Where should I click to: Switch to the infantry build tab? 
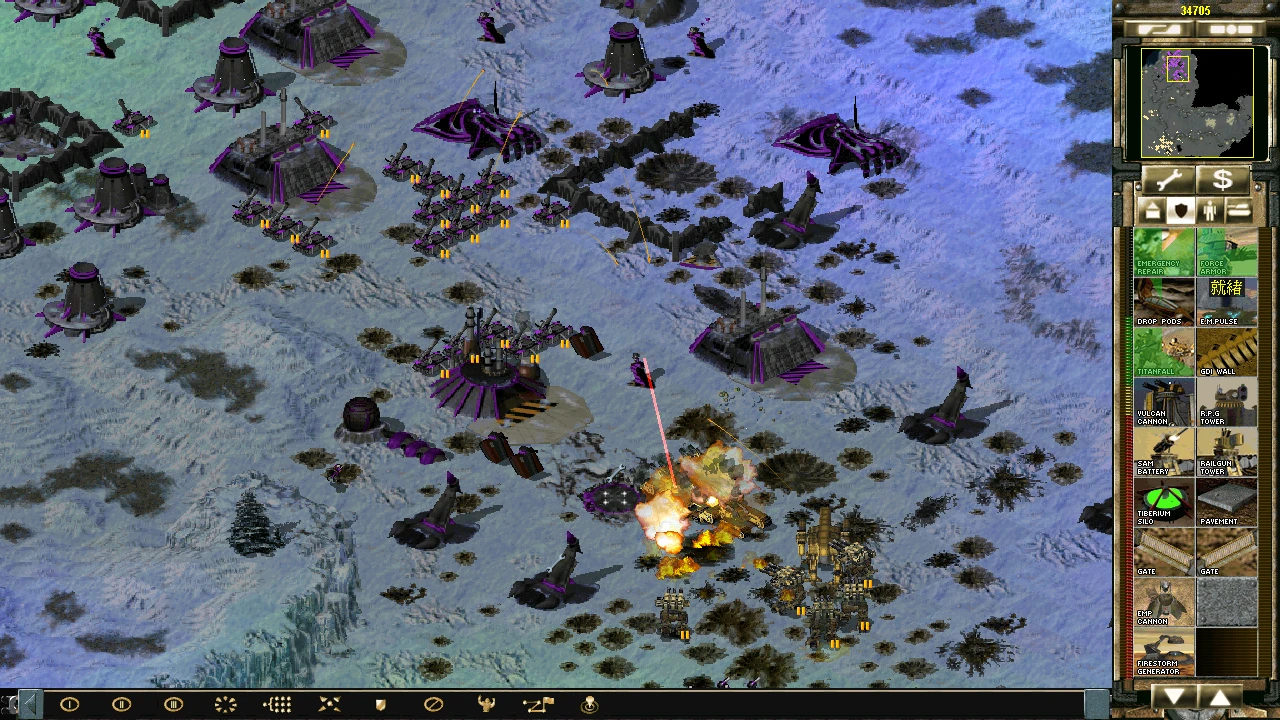1210,211
